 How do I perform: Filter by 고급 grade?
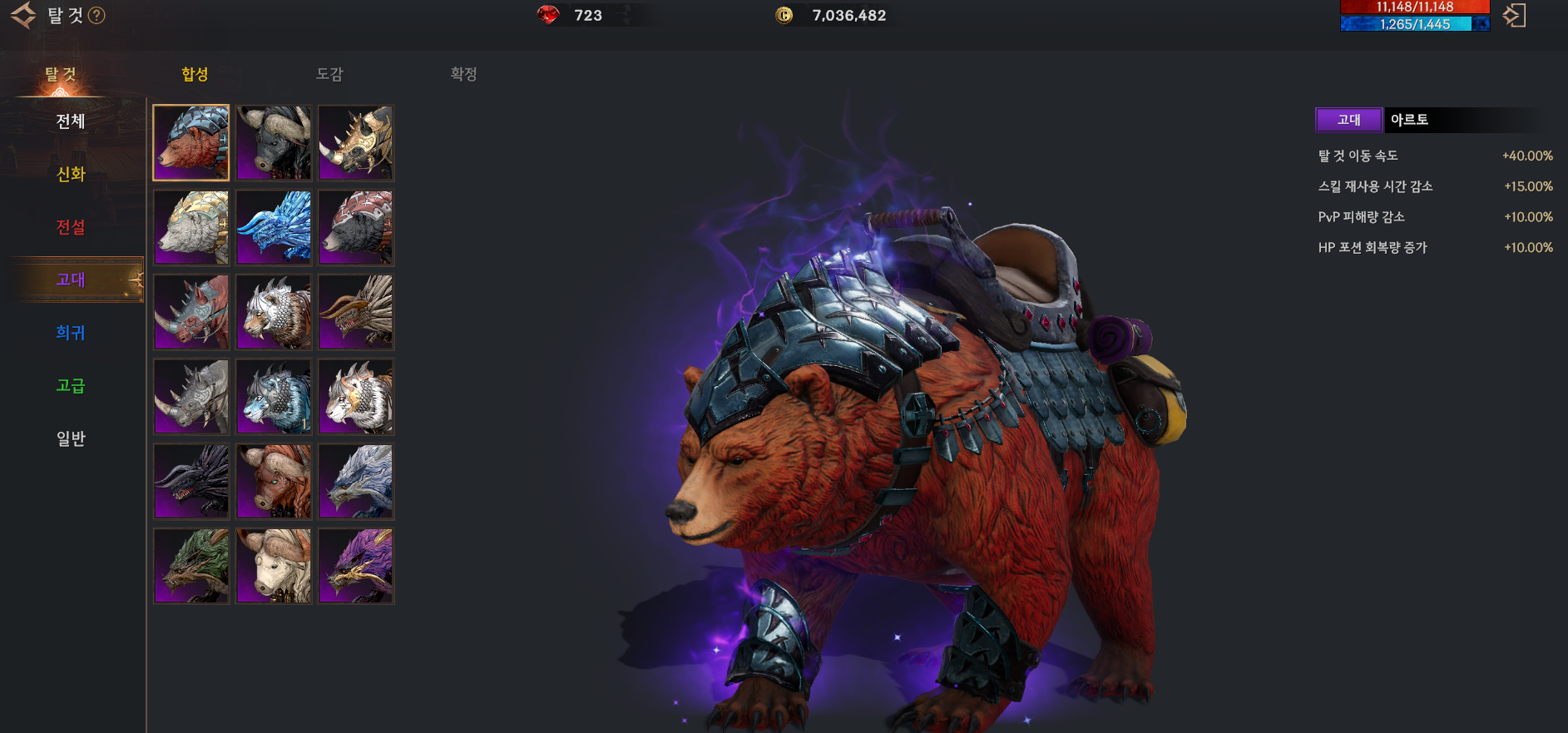click(x=71, y=385)
